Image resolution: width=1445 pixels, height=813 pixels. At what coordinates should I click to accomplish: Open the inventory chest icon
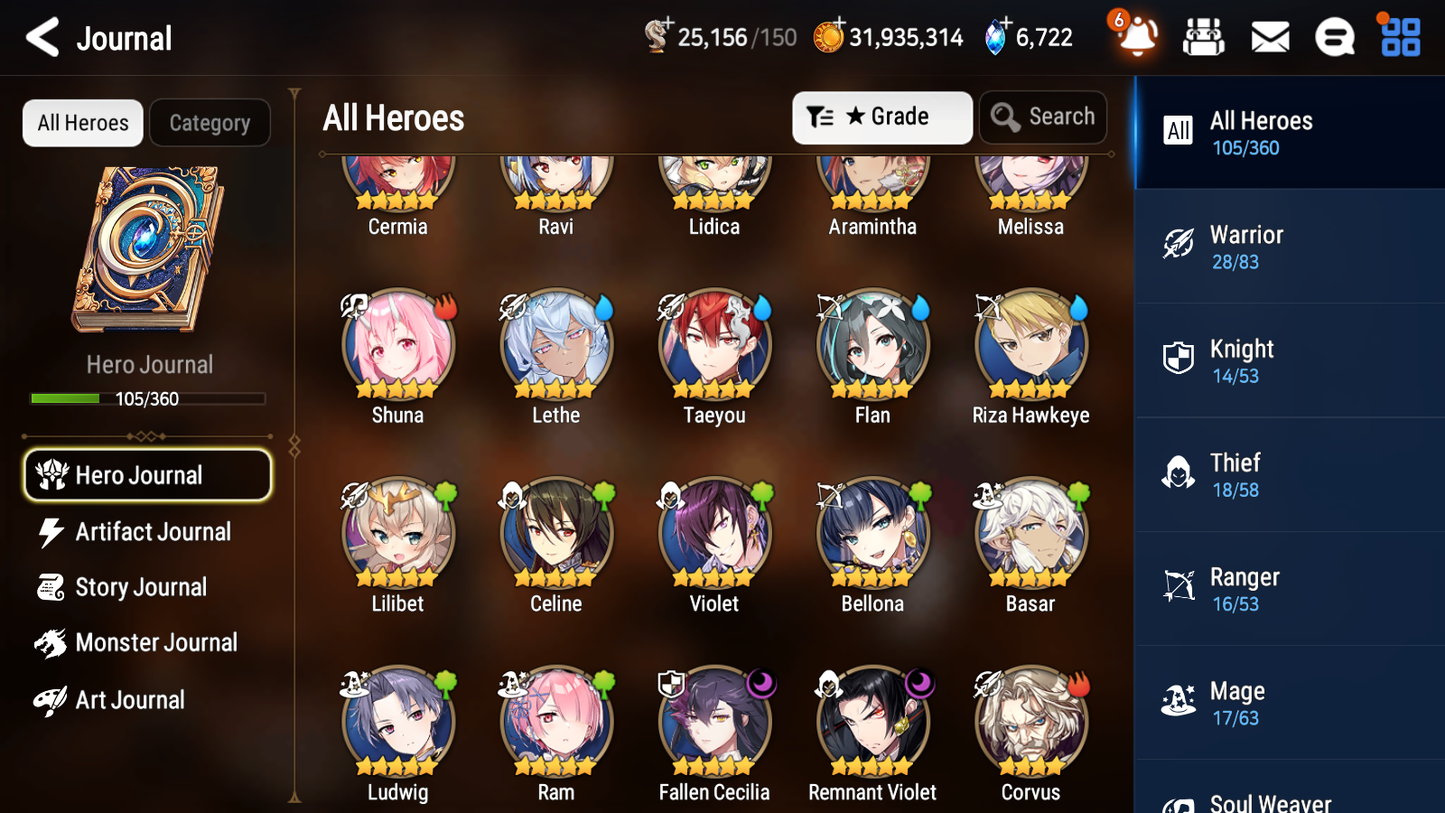pyautogui.click(x=1203, y=37)
